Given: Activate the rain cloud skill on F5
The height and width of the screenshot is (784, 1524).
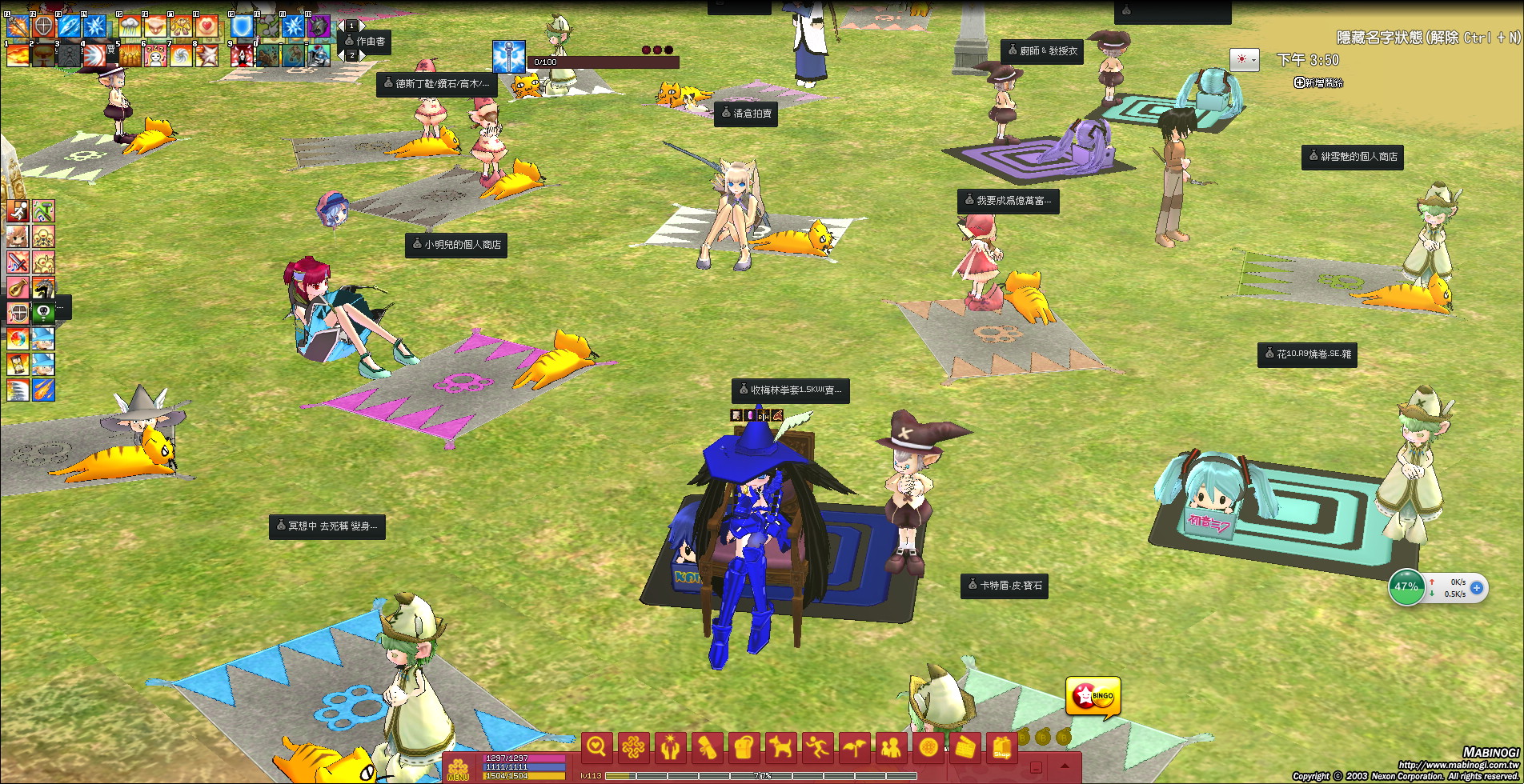Looking at the screenshot, I should pyautogui.click(x=130, y=26).
